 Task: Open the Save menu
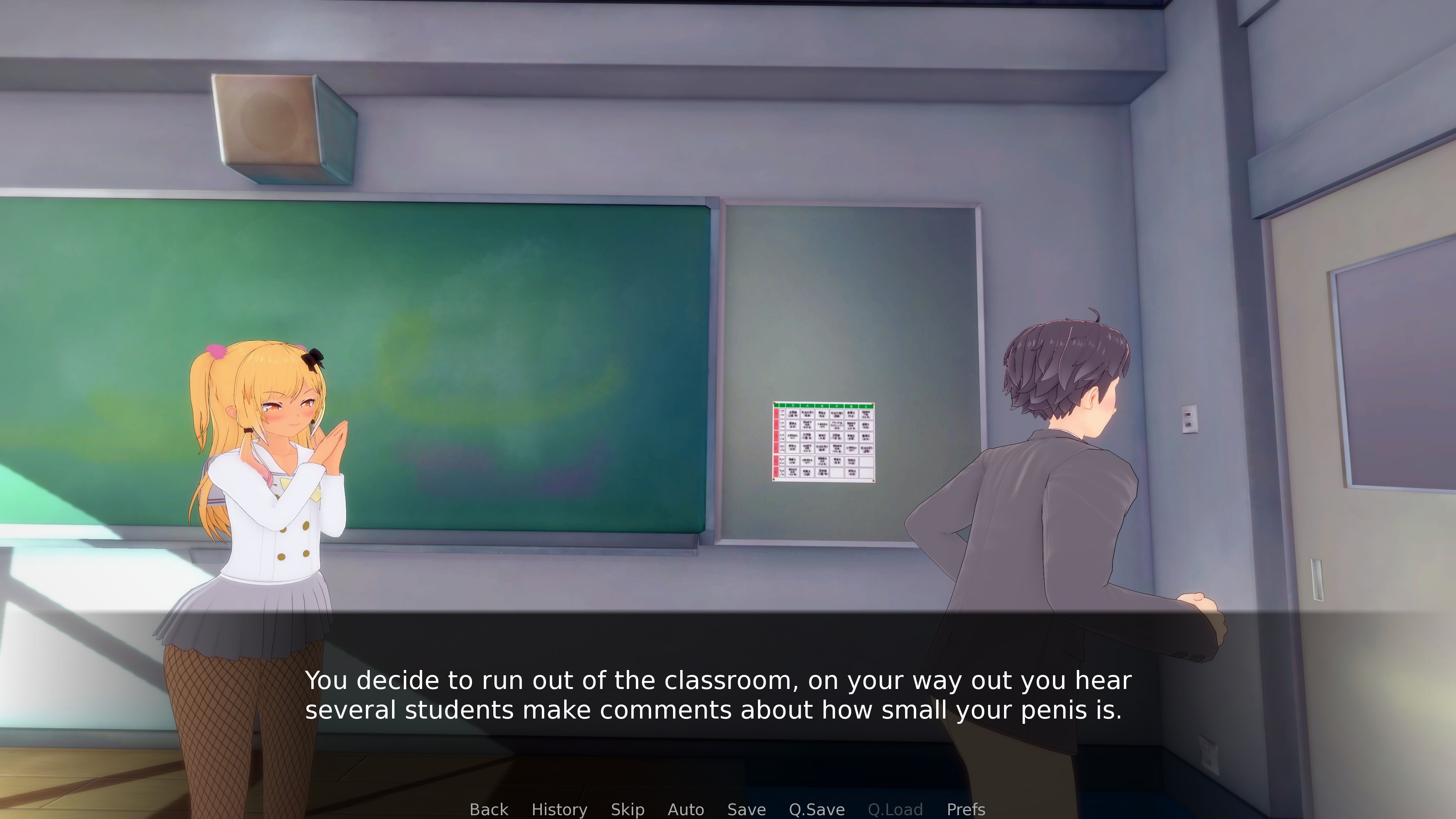[x=746, y=810]
